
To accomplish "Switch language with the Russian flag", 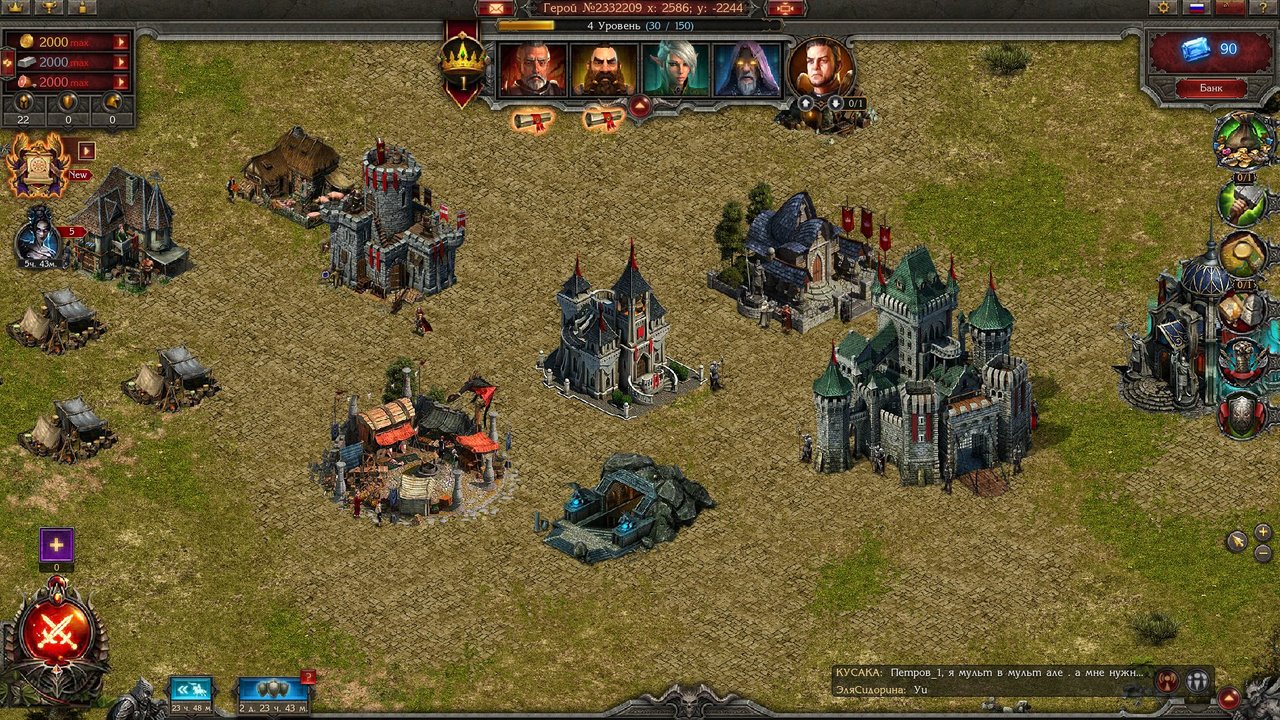I will 1196,7.
